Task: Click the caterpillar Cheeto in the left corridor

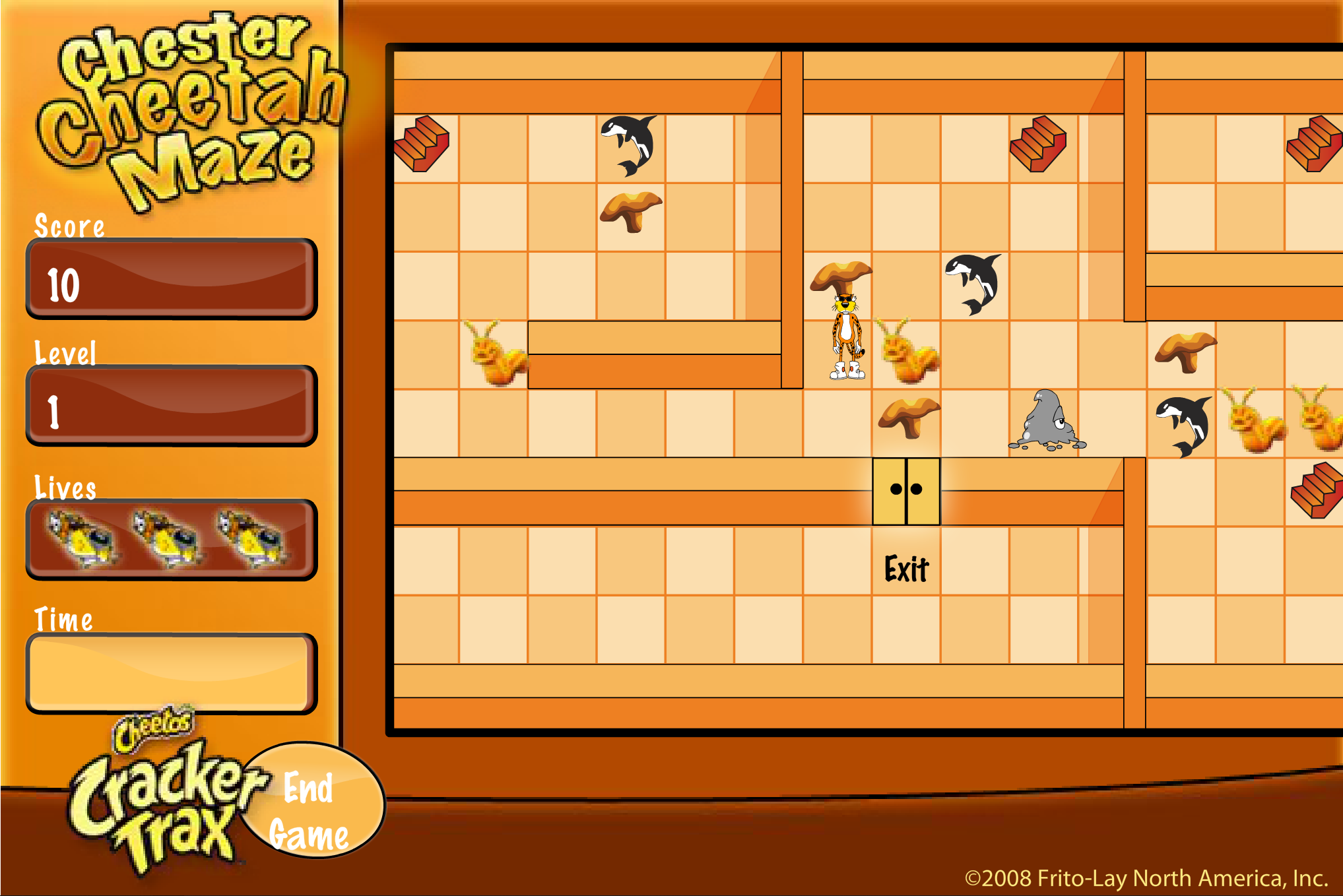Action: tap(496, 356)
